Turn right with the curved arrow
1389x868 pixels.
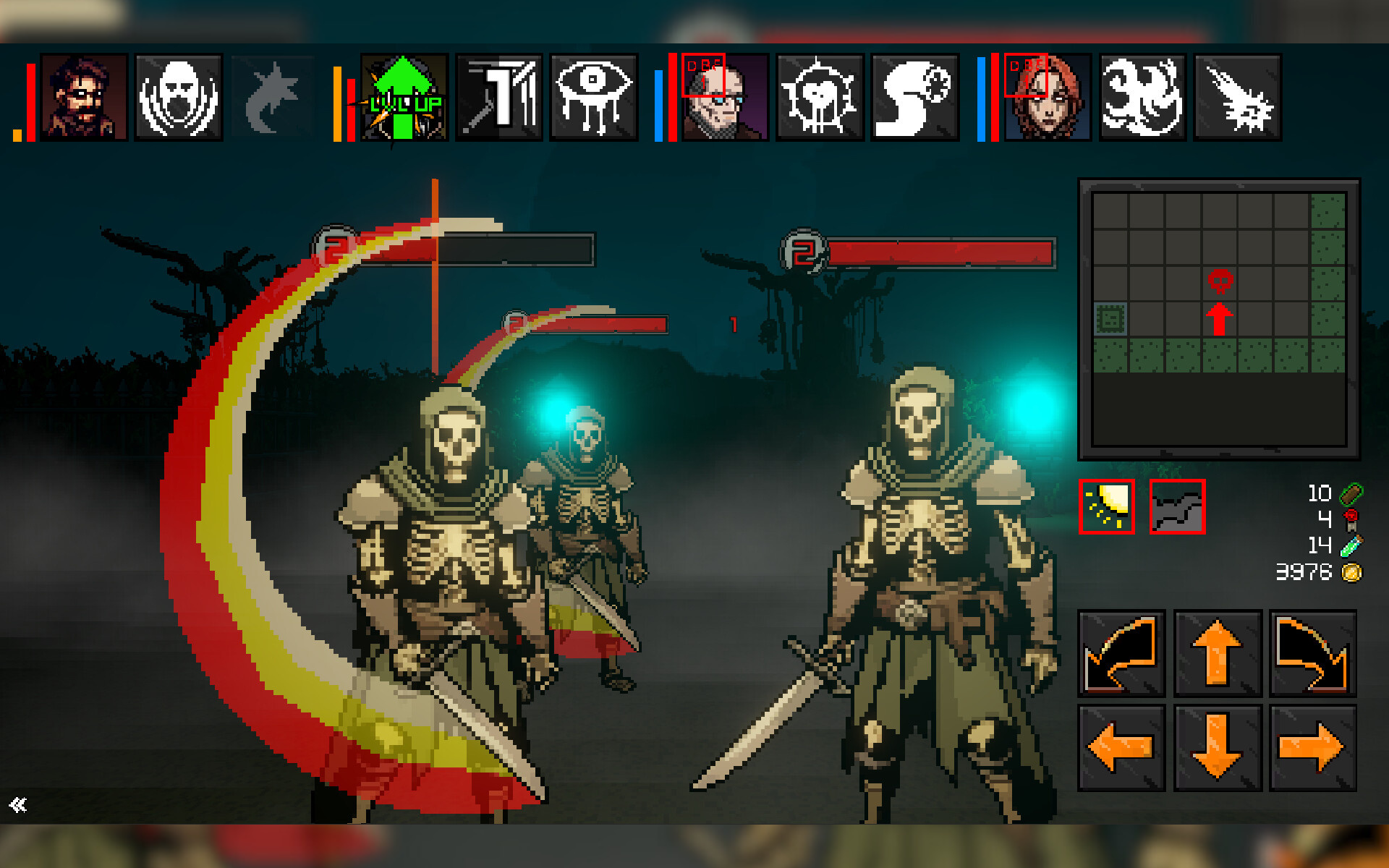(1312, 653)
